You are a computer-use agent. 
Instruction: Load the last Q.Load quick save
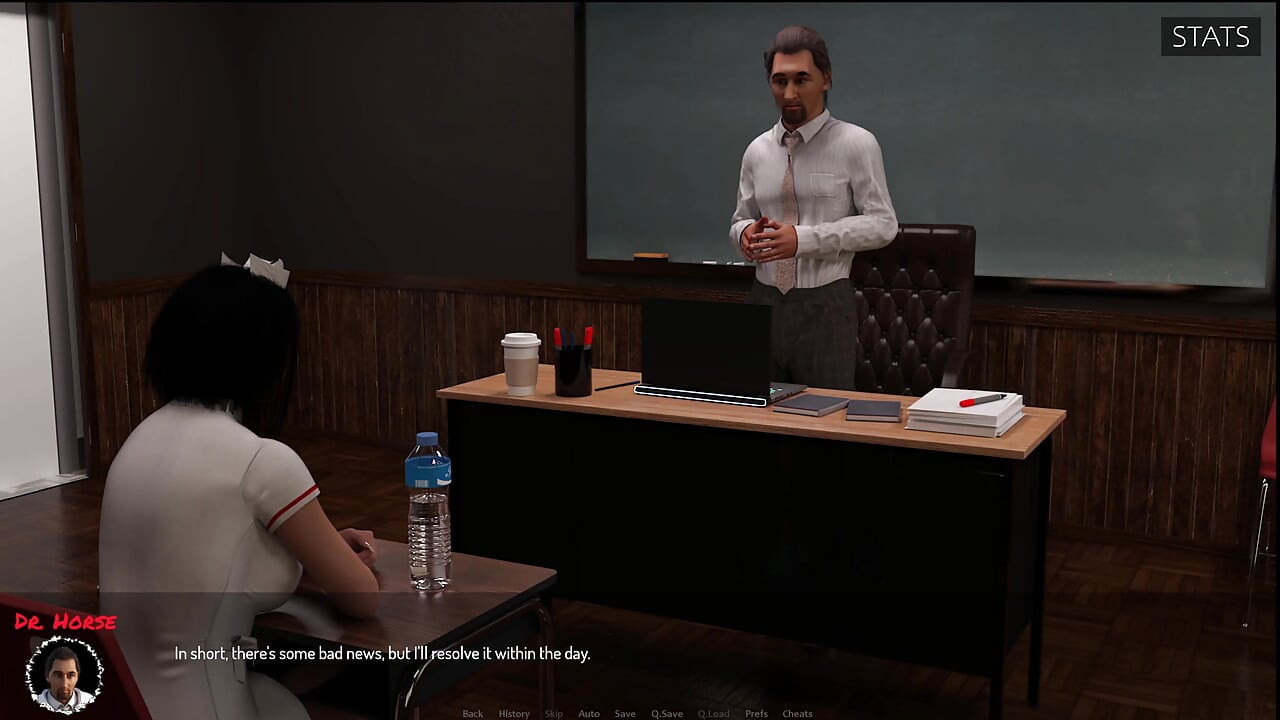[x=715, y=713]
